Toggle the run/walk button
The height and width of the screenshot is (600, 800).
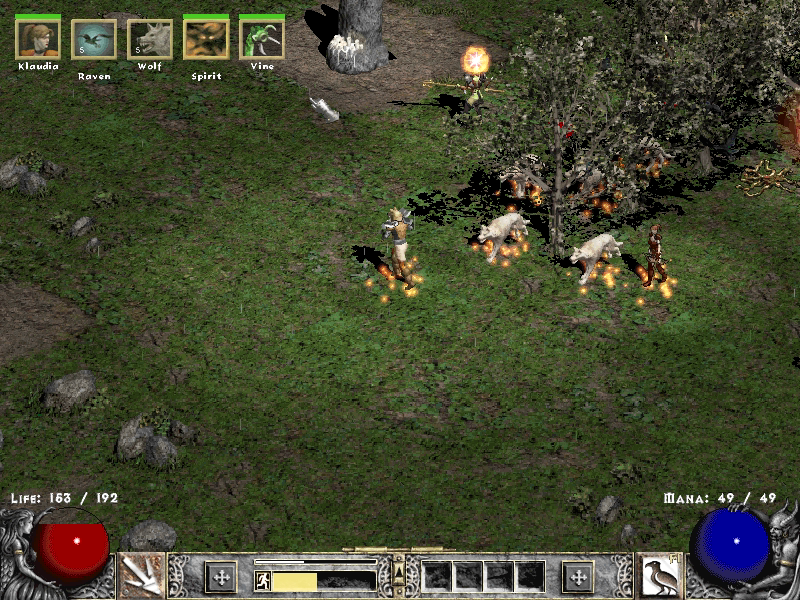263,581
